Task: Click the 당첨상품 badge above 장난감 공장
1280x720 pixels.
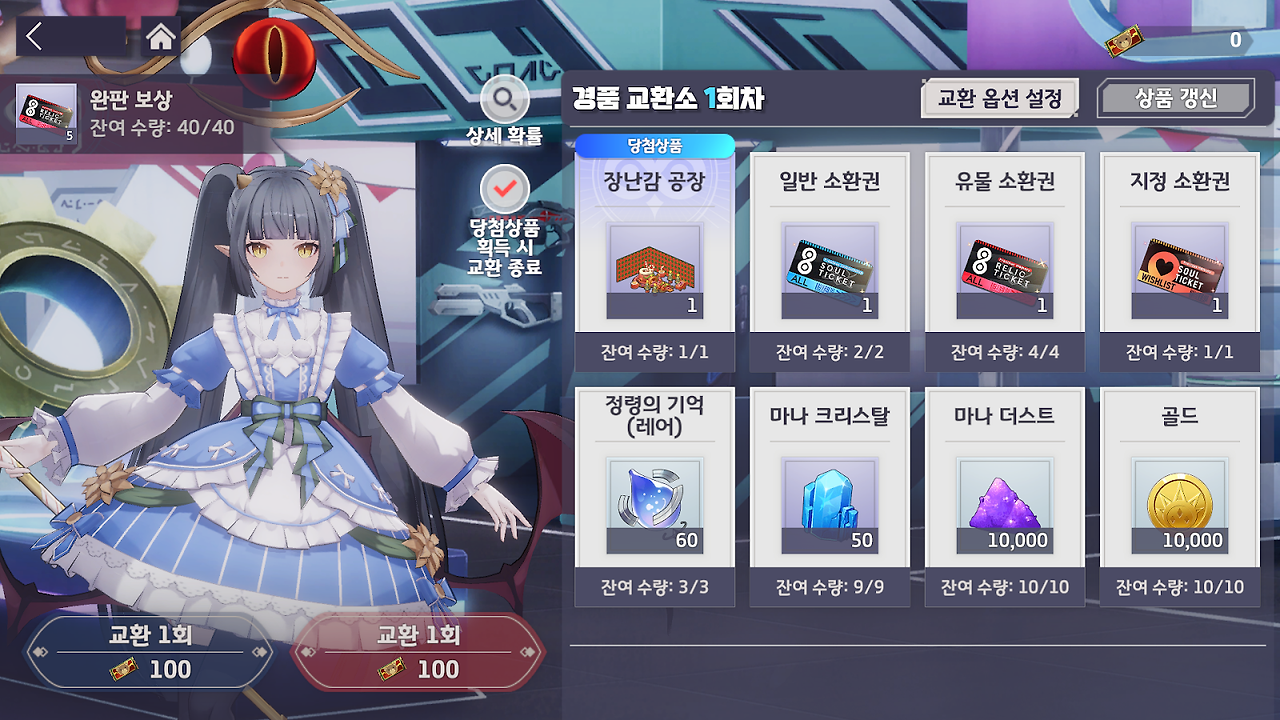Action: click(x=654, y=145)
